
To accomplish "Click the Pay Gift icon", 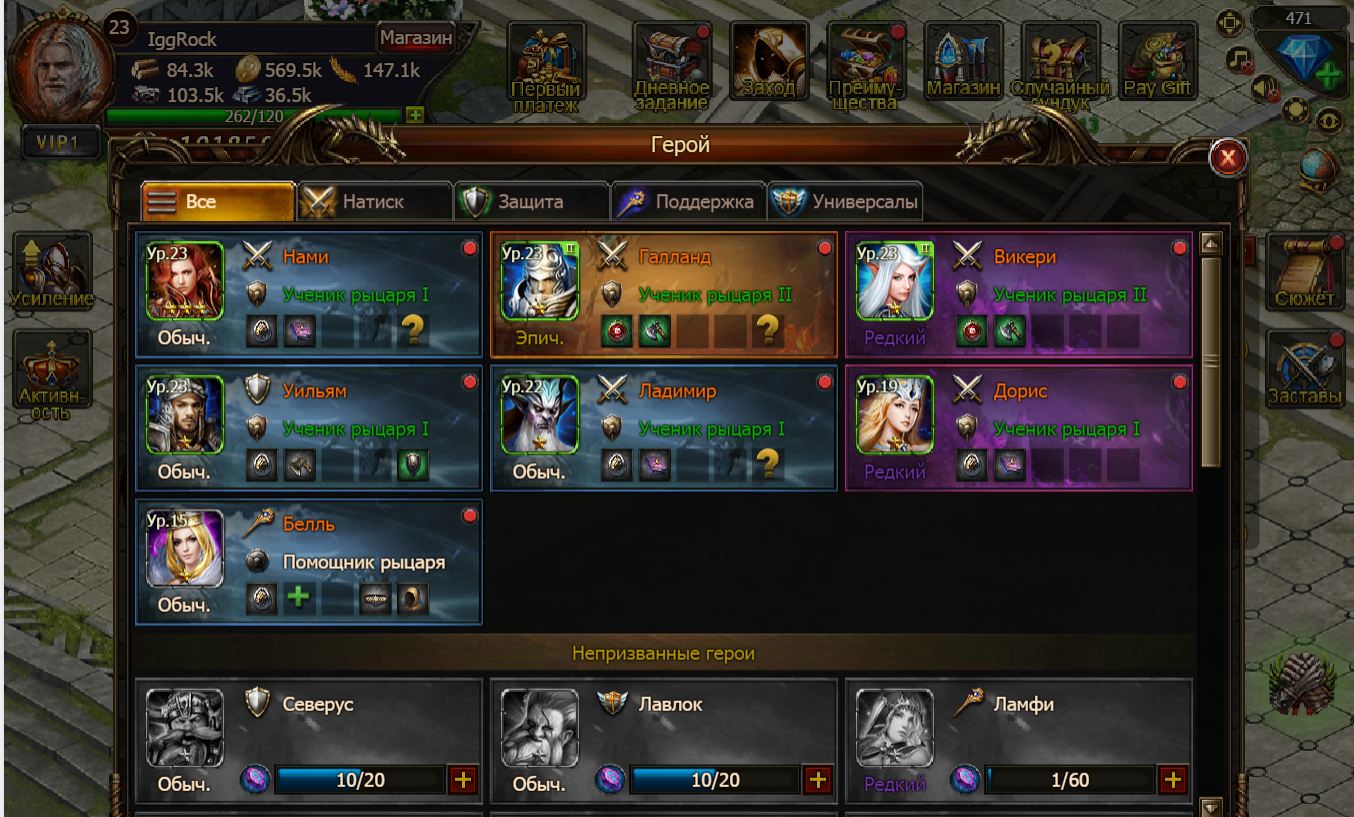I will (1157, 62).
